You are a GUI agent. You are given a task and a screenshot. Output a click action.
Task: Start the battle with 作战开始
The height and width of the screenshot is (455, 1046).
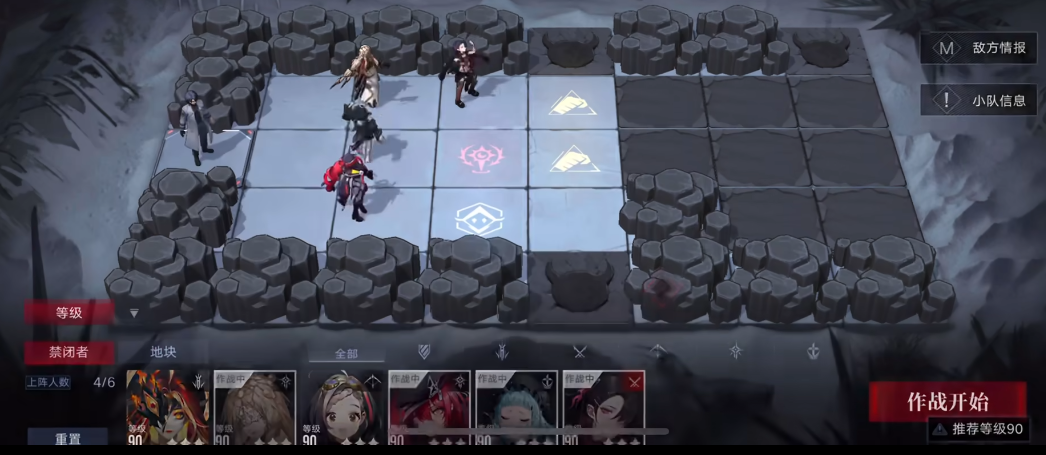947,401
